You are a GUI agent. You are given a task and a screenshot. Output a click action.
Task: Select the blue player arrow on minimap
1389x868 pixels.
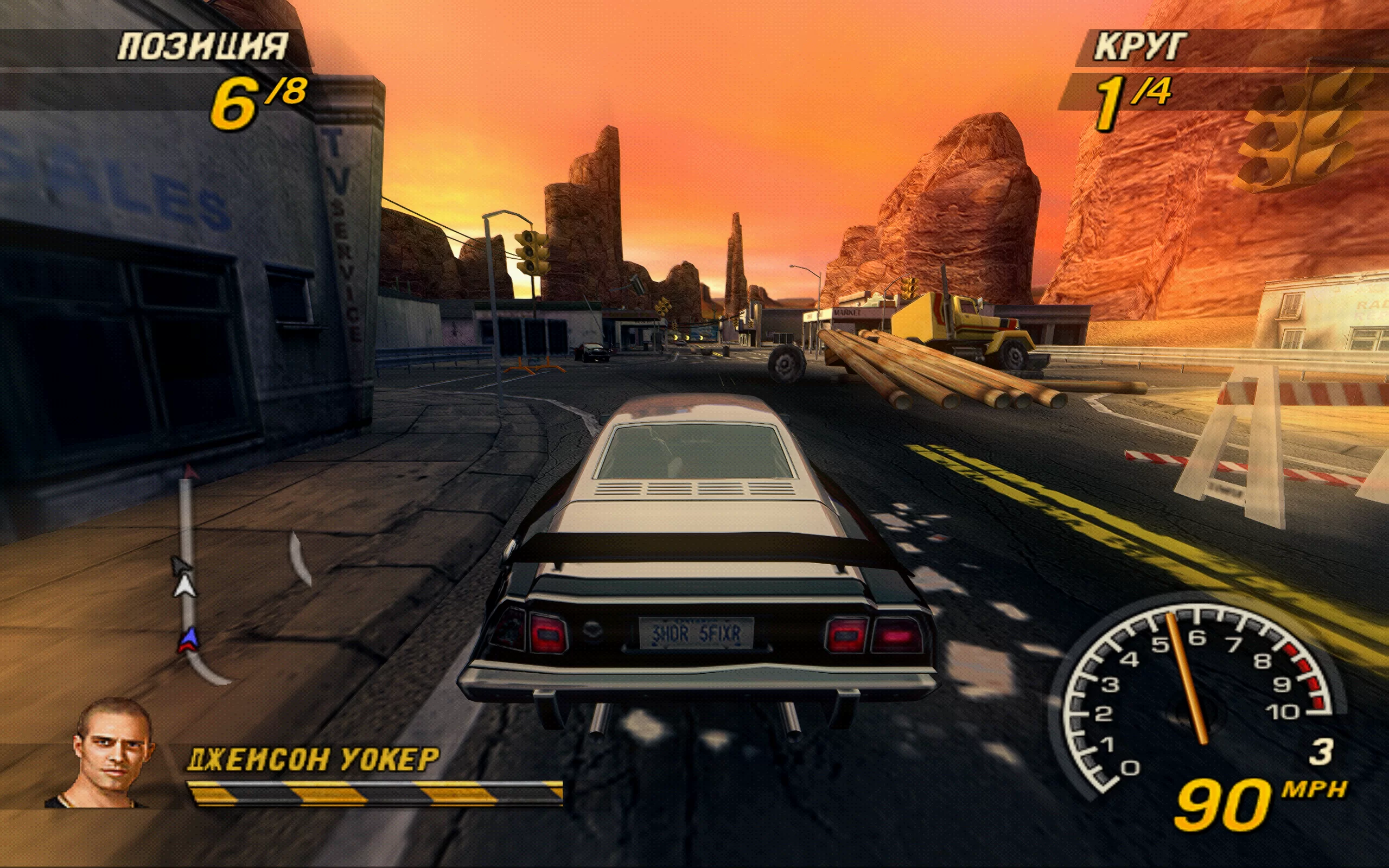[189, 639]
